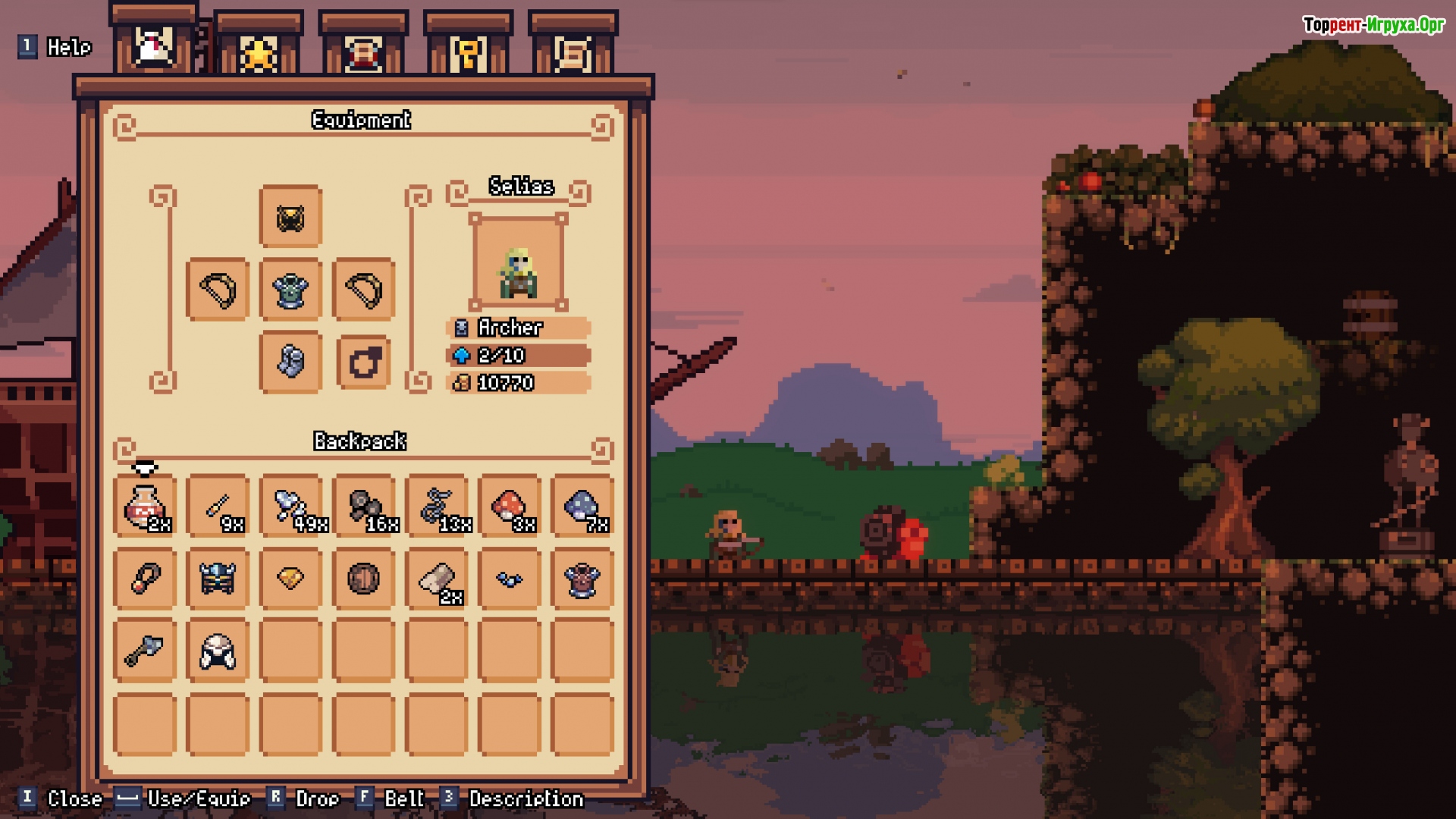Choose the blue mushroom stack
Screen dimensions: 1456x819
pos(582,506)
